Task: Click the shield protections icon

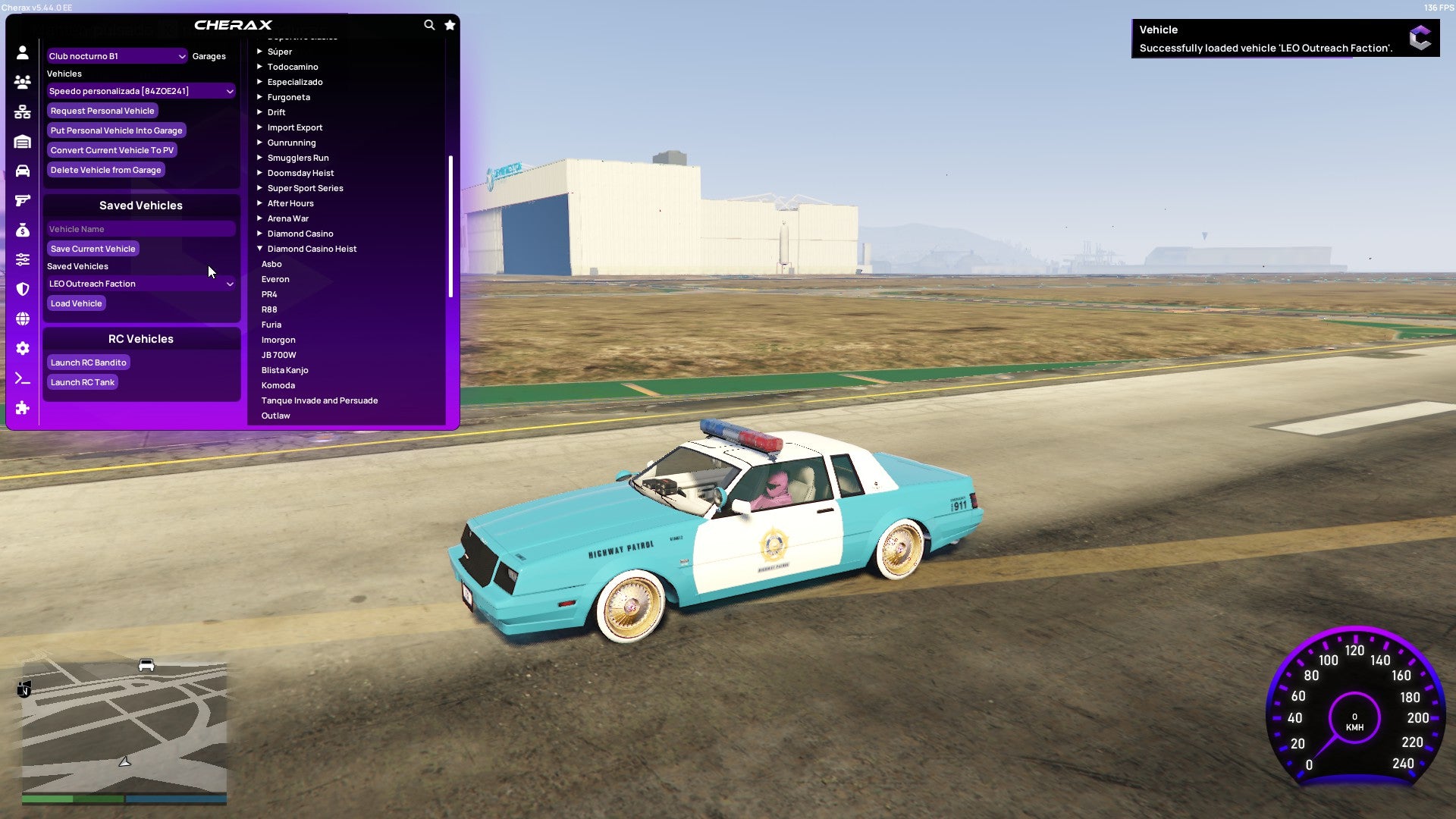Action: [23, 288]
